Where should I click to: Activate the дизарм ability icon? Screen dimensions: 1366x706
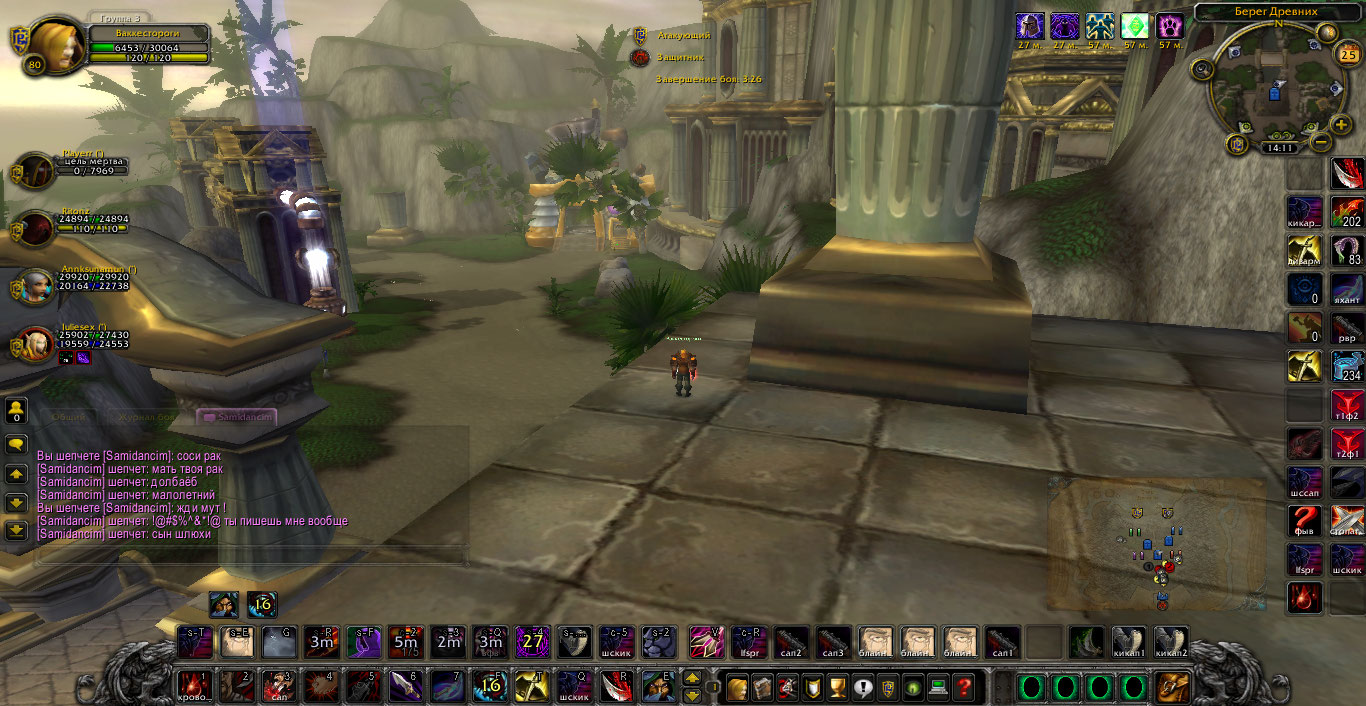[1304, 250]
